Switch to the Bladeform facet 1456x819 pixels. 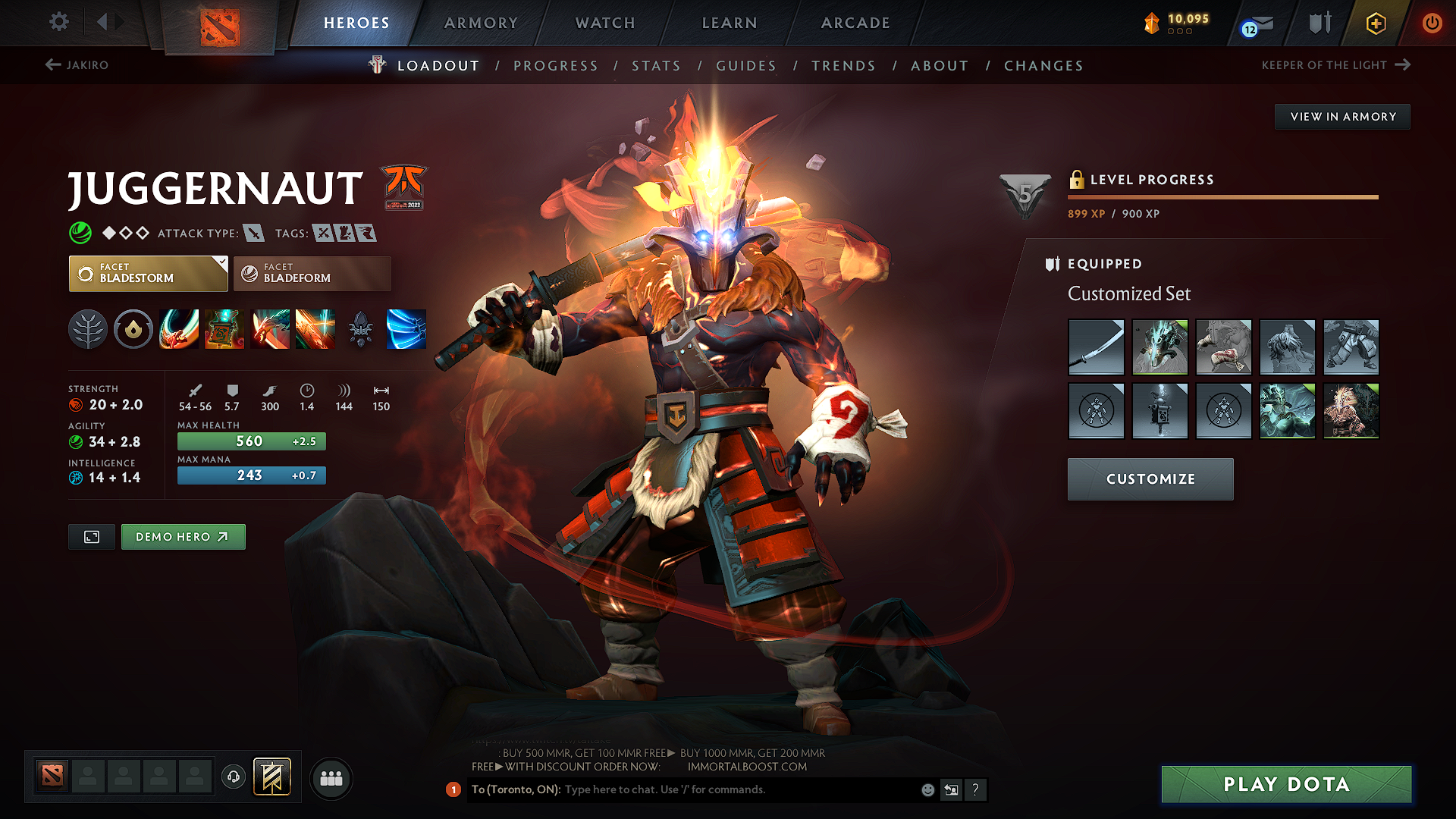[x=311, y=273]
